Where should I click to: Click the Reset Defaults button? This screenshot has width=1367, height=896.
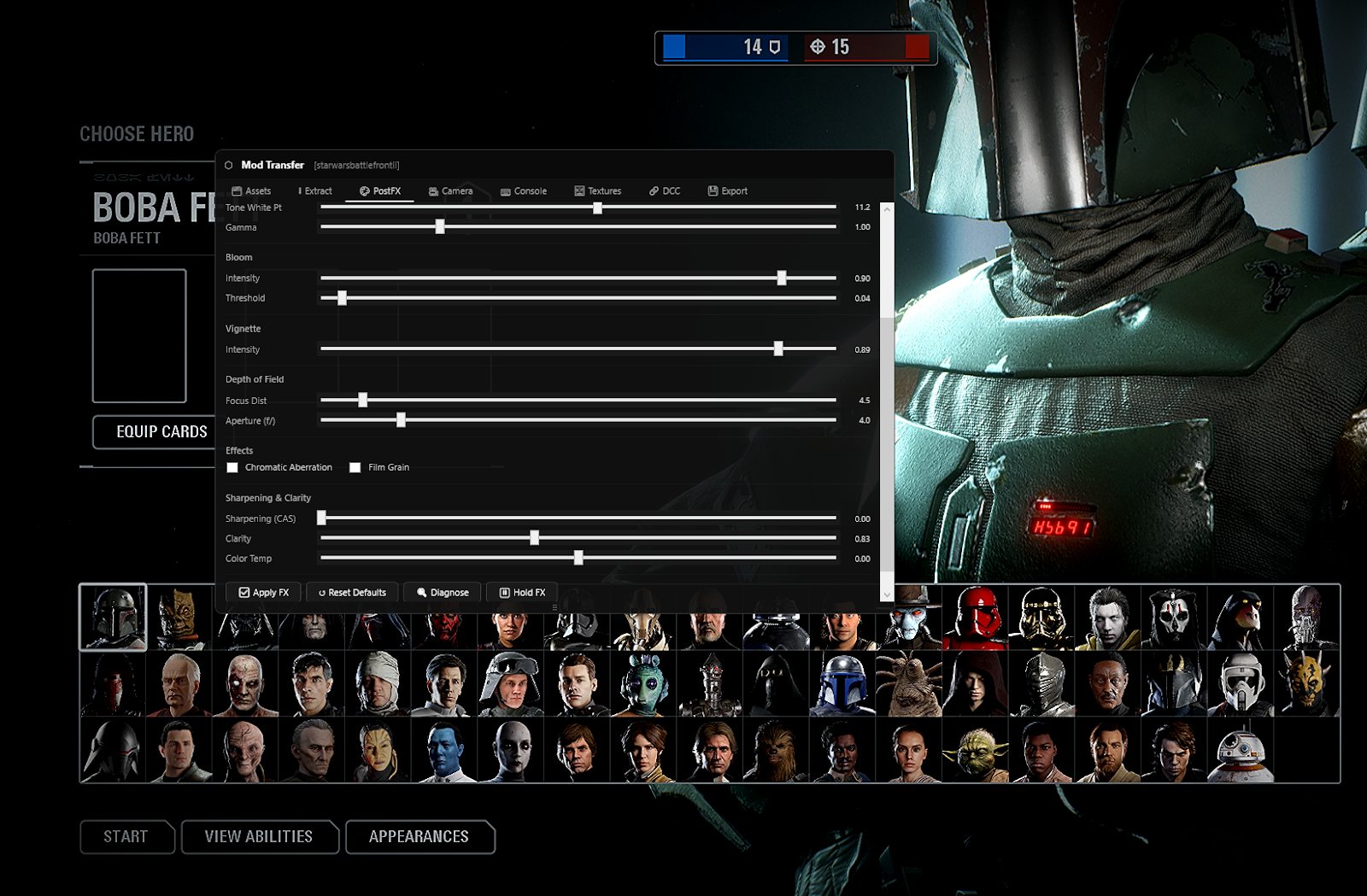[x=352, y=592]
